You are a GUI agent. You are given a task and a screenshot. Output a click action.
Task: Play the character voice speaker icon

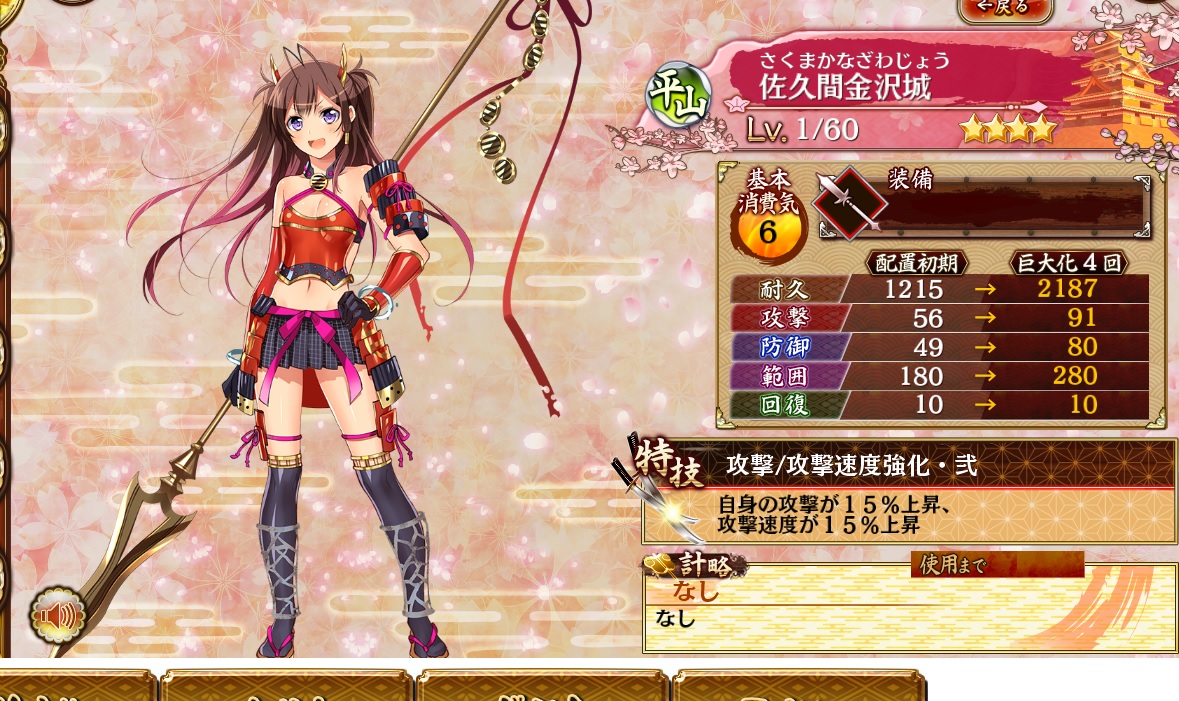click(x=59, y=615)
